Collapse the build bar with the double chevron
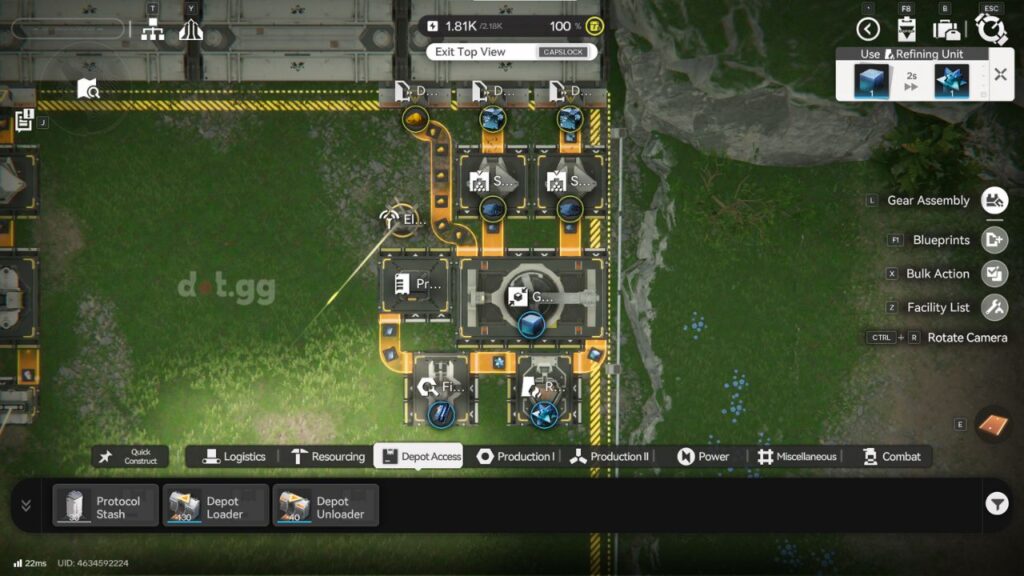1024x576 pixels. pos(26,505)
